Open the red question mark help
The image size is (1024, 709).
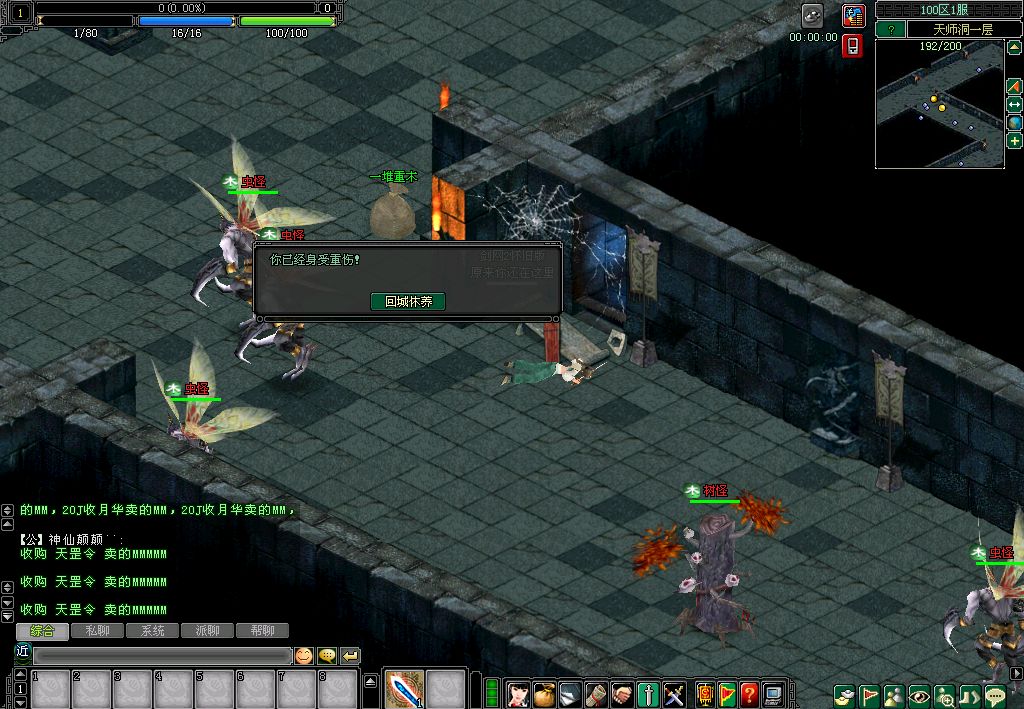(749, 692)
